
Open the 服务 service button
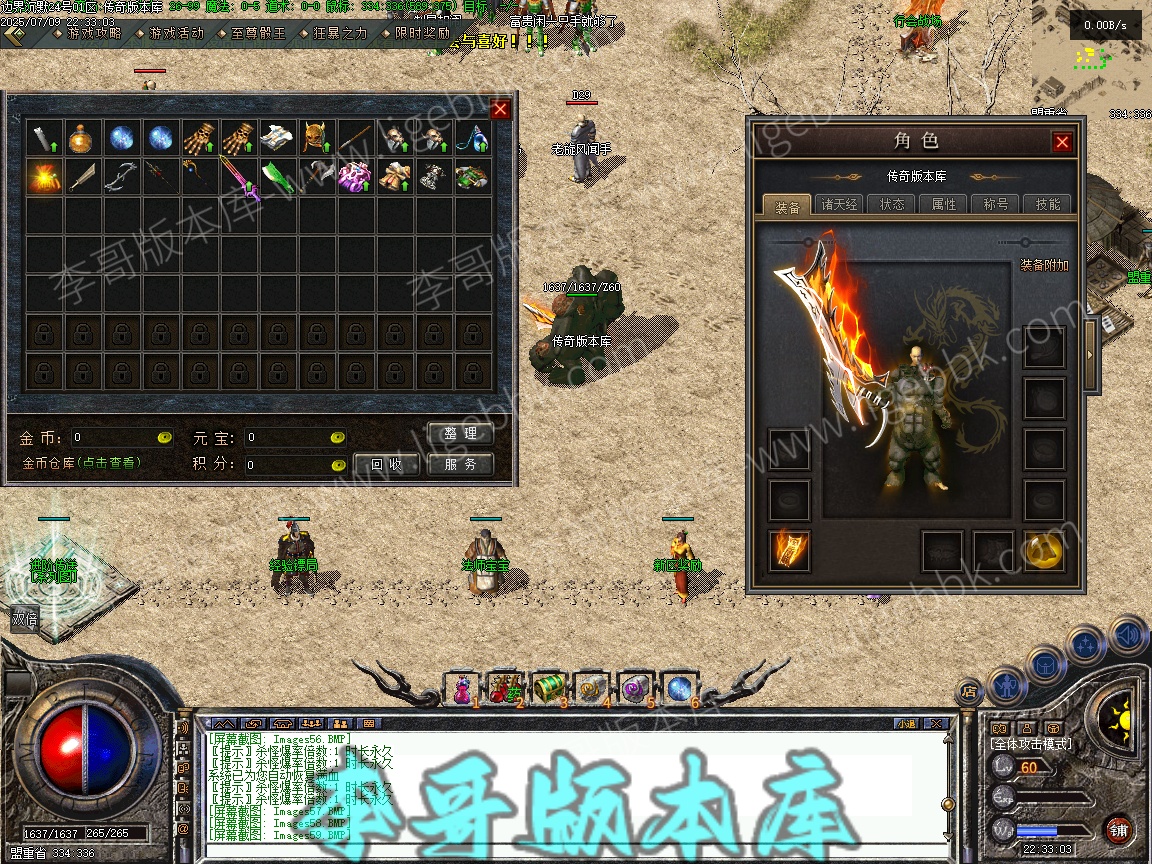pos(461,464)
